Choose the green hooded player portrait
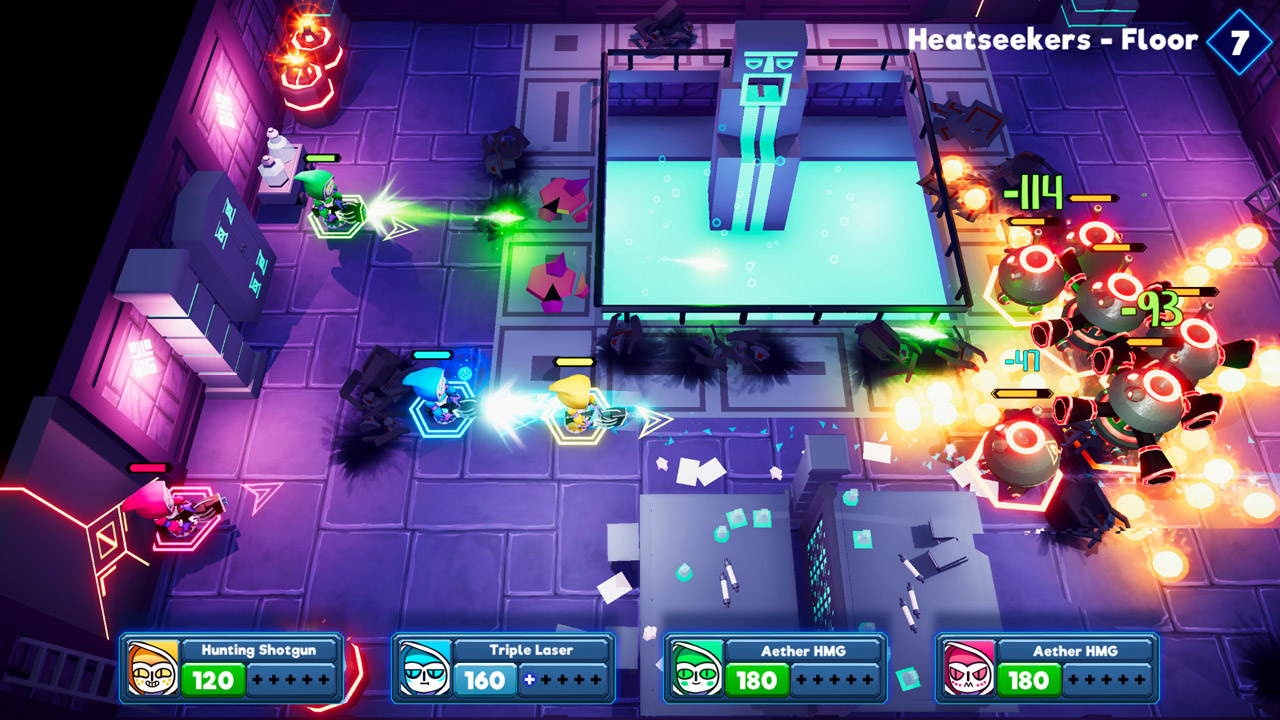Screen dimensions: 1280x720 [697, 668]
